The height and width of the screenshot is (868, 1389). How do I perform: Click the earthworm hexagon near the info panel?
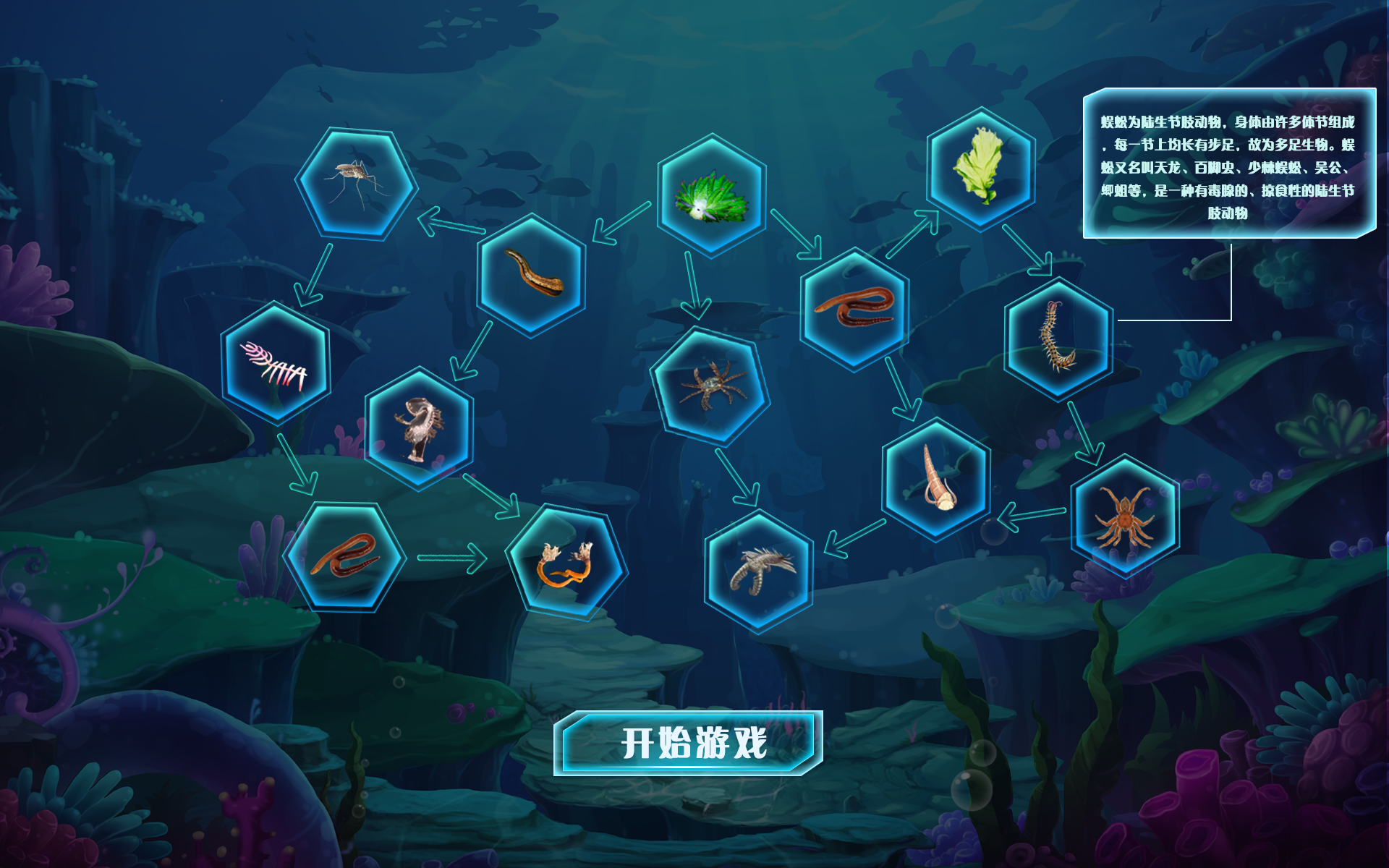(856, 311)
